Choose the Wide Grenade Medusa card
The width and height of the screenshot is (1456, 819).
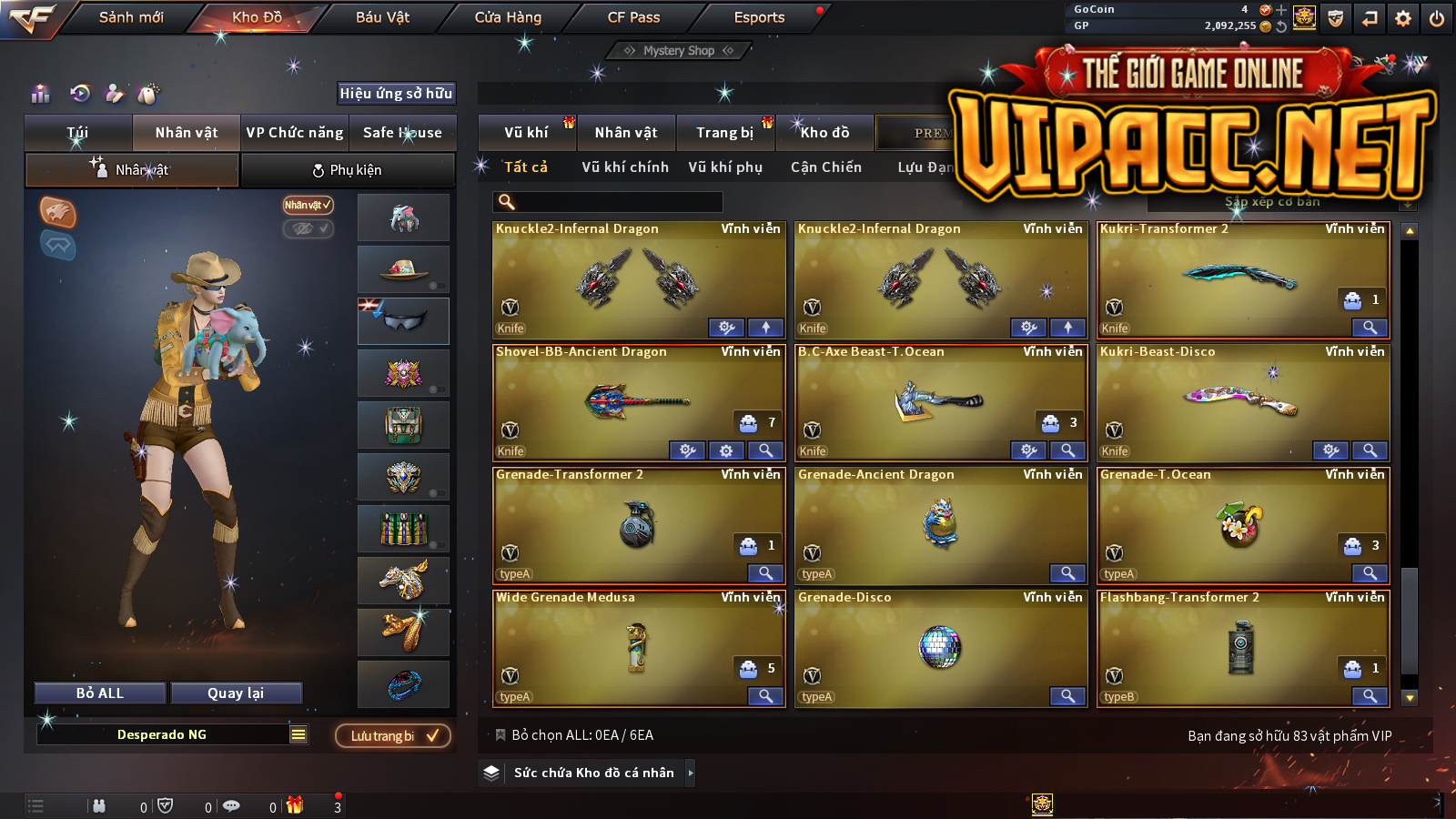[x=638, y=647]
